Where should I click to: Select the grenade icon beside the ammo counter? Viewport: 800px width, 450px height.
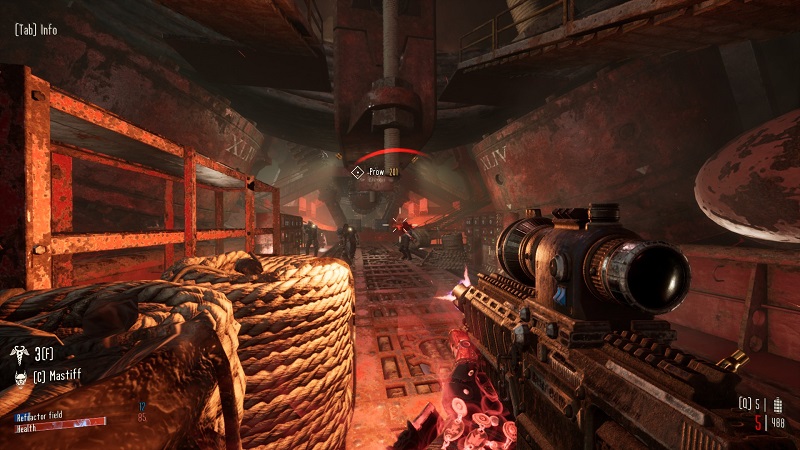[780, 405]
